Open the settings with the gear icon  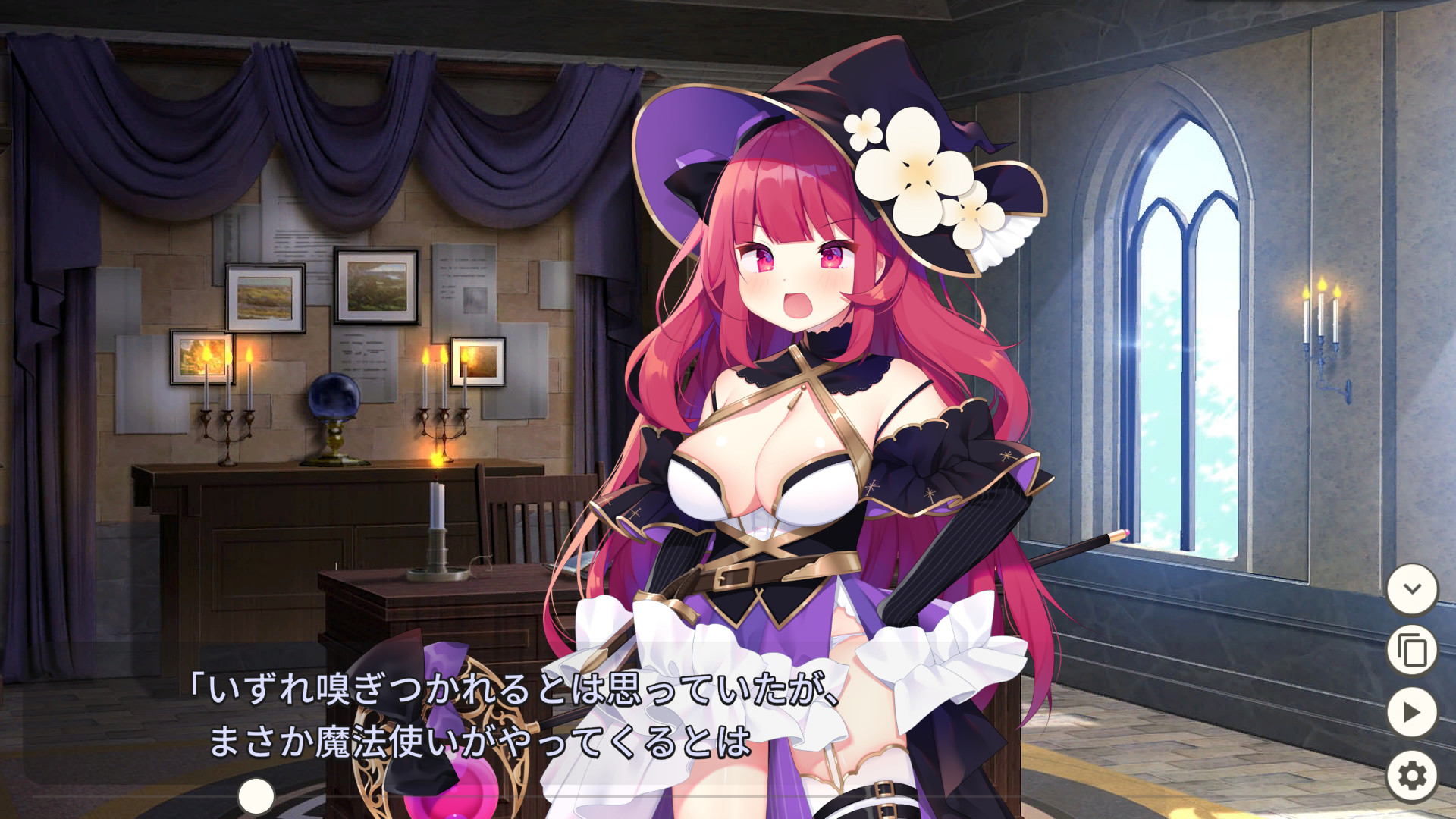point(1411,775)
